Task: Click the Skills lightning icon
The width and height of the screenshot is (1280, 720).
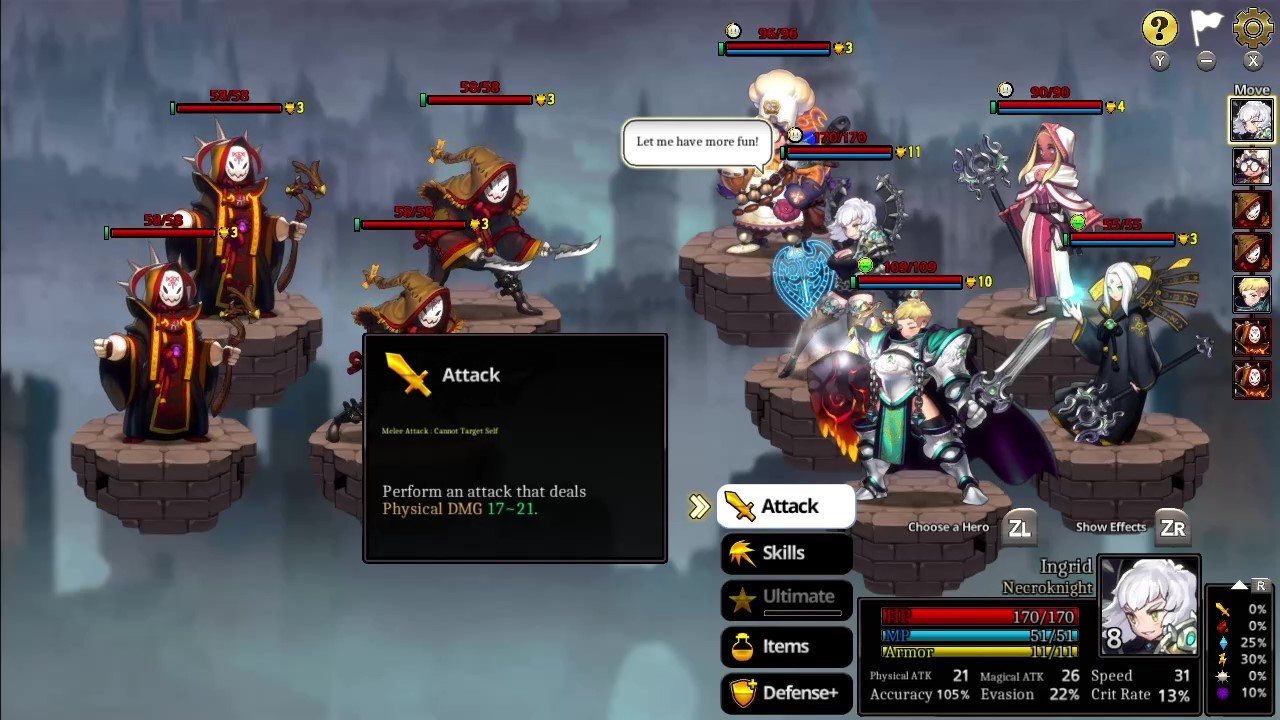Action: click(744, 552)
